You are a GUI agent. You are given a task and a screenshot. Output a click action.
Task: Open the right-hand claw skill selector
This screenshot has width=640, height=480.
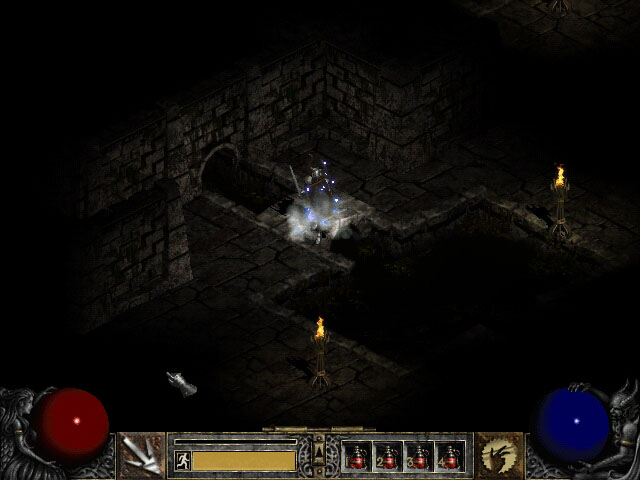[x=499, y=455]
